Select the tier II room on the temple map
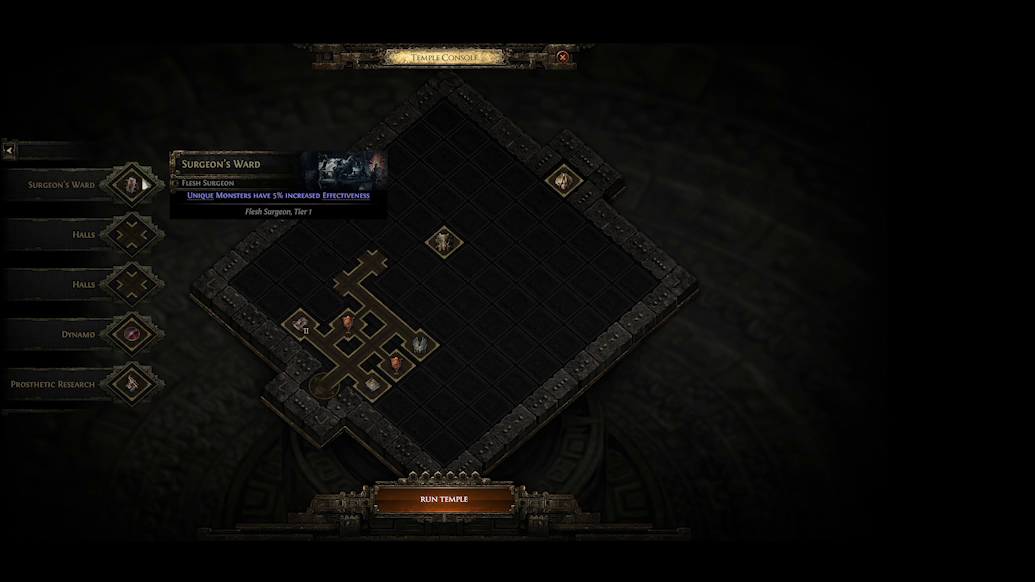 coord(300,323)
